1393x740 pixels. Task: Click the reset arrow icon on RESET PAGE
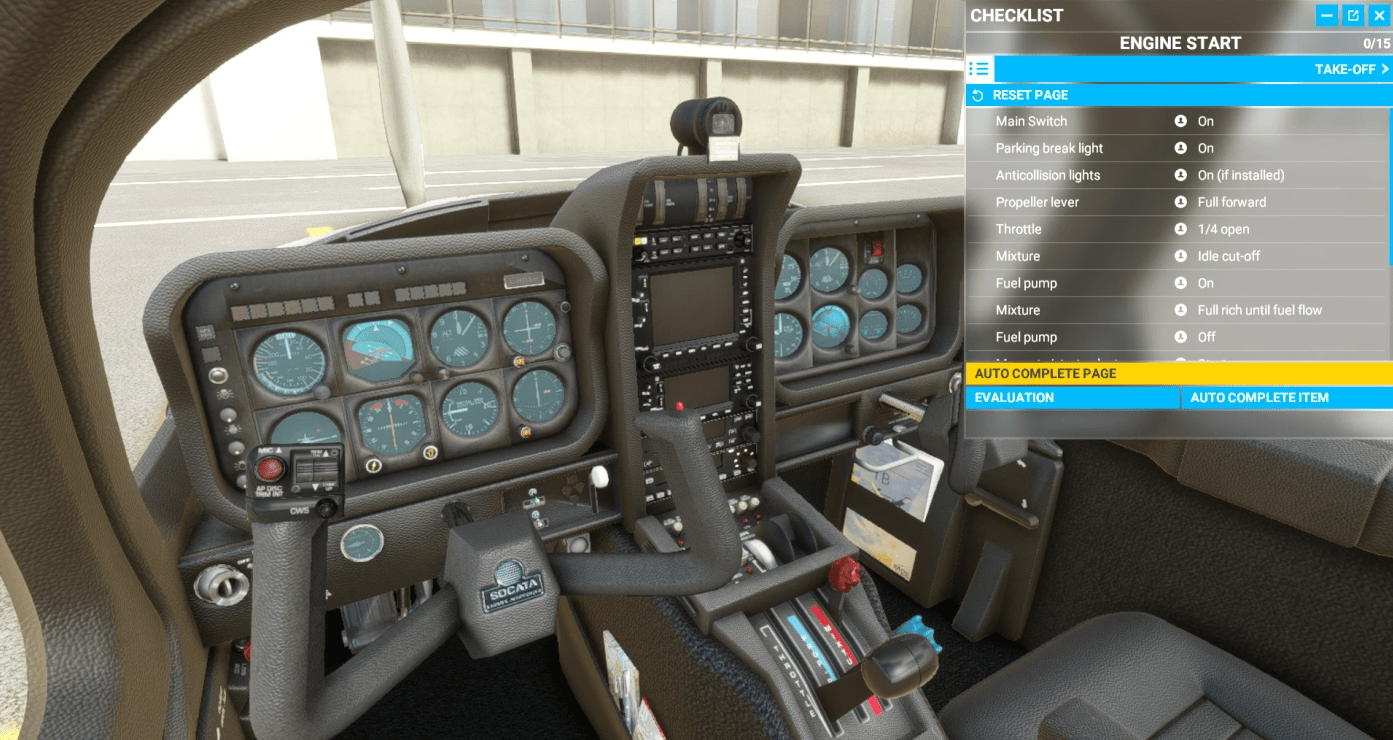(978, 94)
